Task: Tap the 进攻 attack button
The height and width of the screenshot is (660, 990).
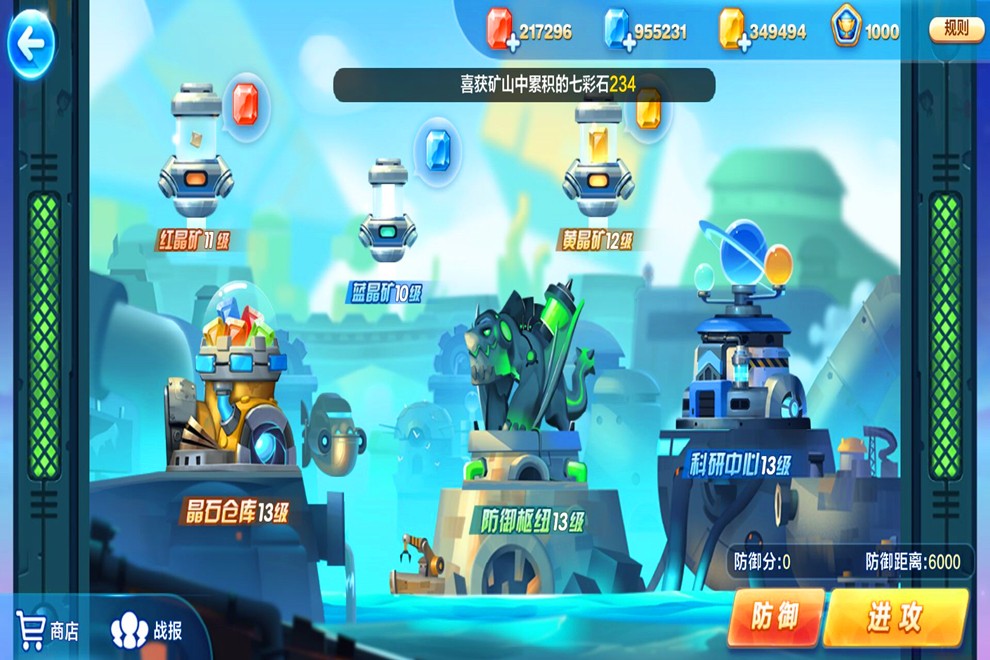Action: pyautogui.click(x=895, y=617)
